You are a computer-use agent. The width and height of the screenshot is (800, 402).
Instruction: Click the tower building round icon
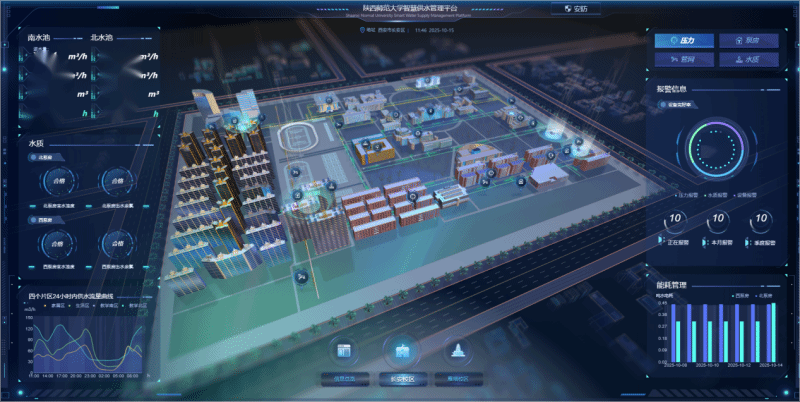tap(459, 351)
